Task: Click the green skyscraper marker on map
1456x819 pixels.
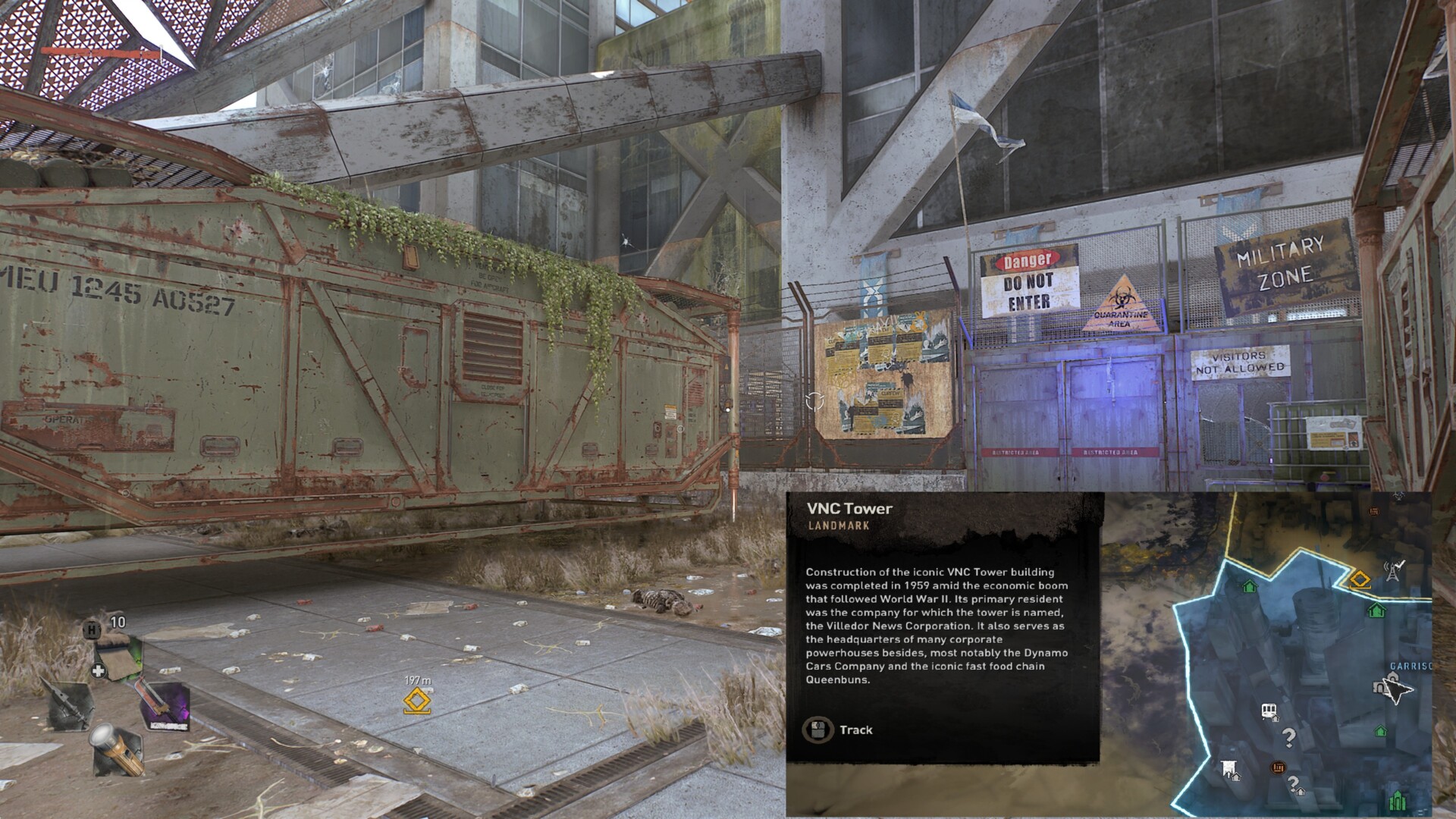Action: pyautogui.click(x=1398, y=800)
